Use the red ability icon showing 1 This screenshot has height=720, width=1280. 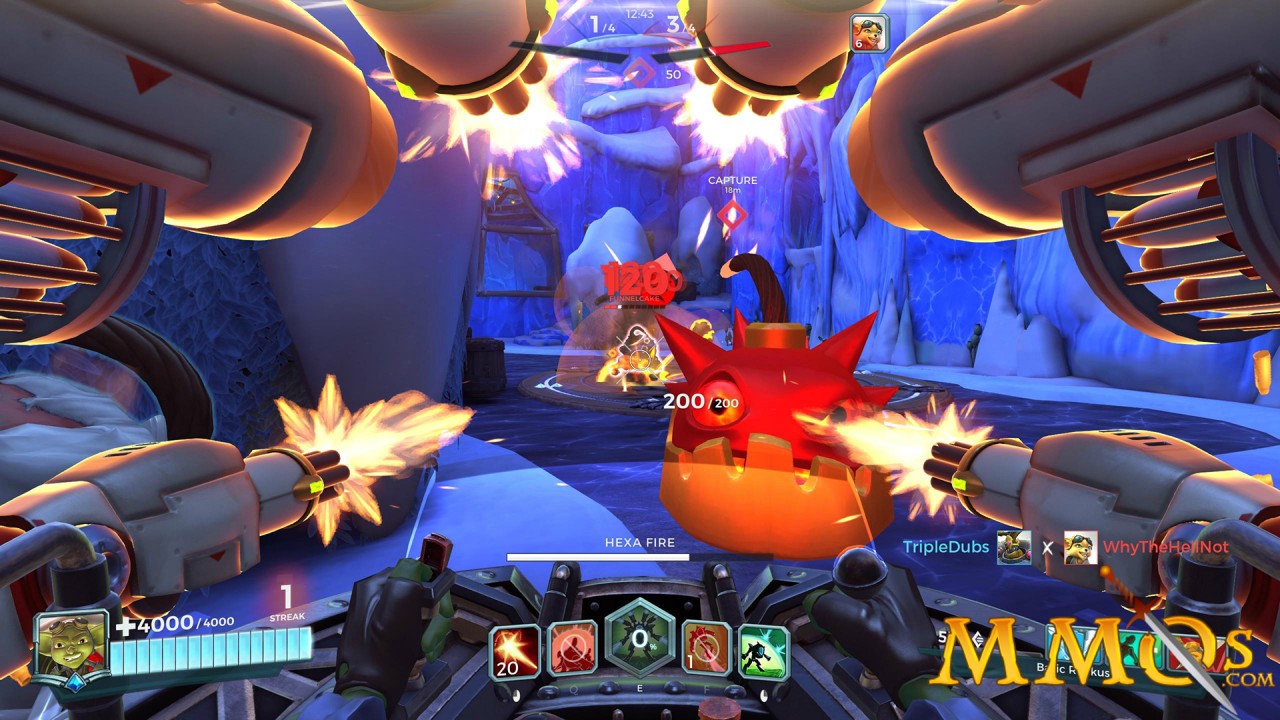point(706,648)
